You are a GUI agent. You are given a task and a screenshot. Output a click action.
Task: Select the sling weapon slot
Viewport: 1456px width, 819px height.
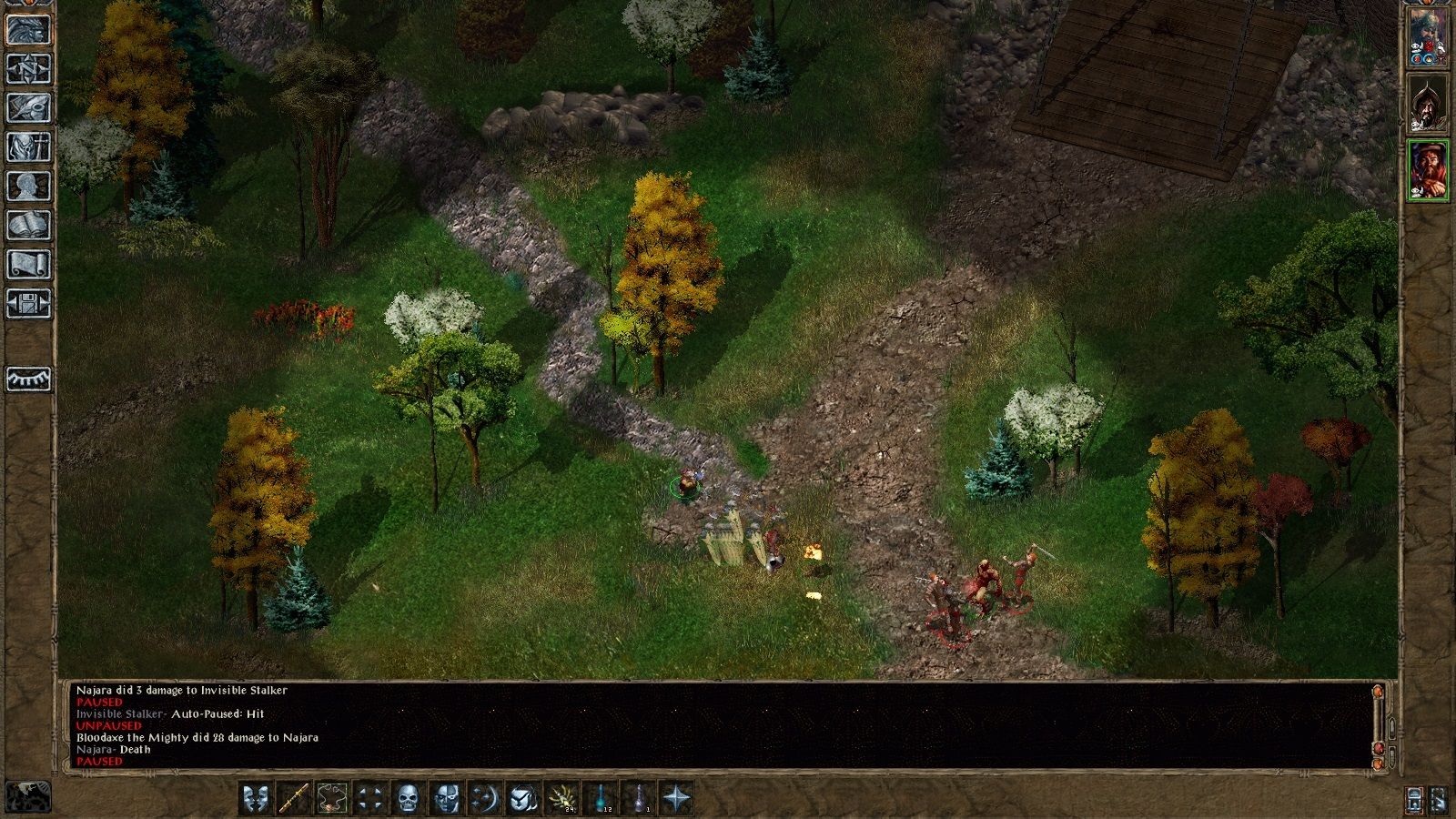pos(332,799)
